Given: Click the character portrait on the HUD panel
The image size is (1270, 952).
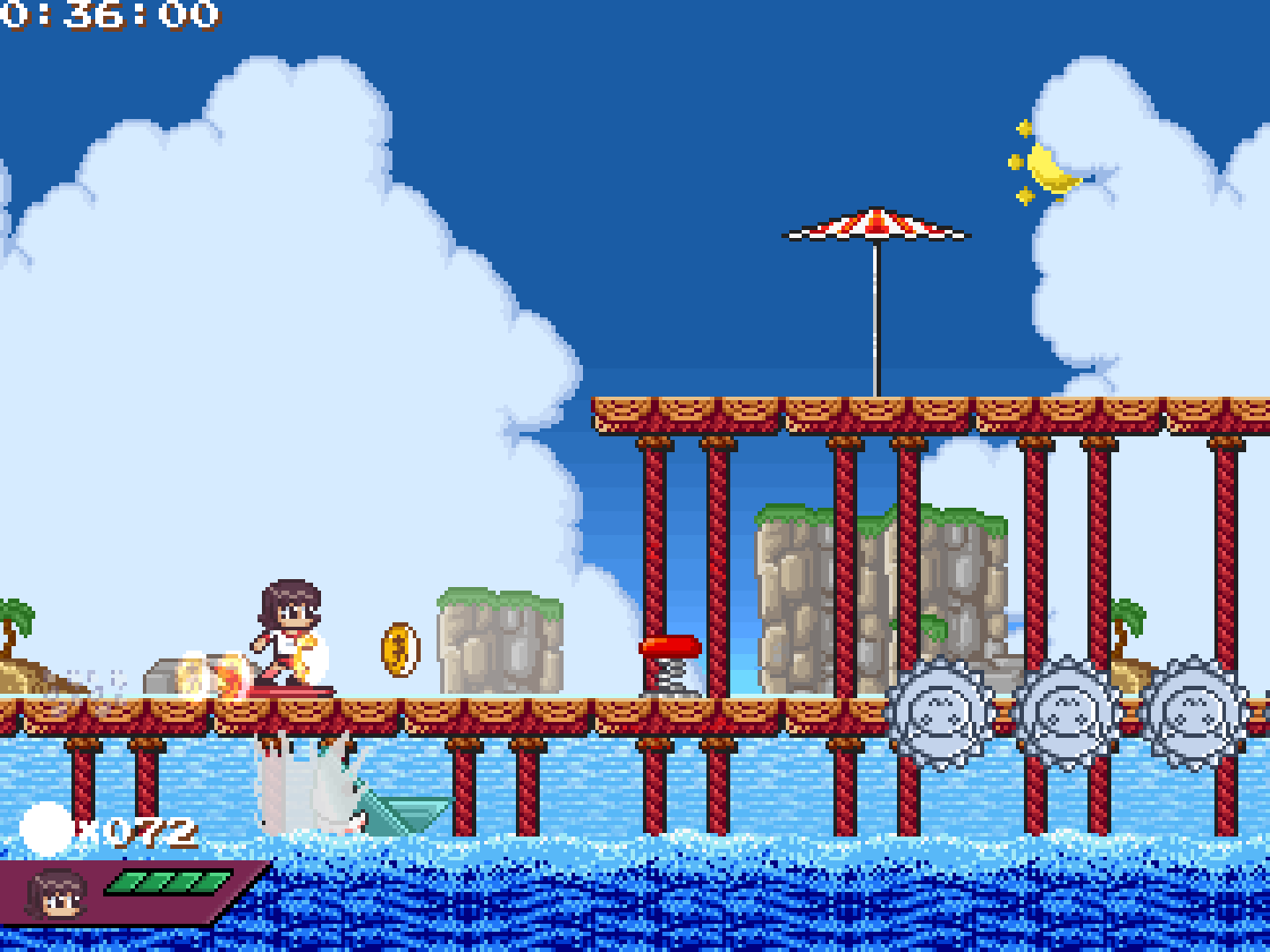Looking at the screenshot, I should click(56, 895).
